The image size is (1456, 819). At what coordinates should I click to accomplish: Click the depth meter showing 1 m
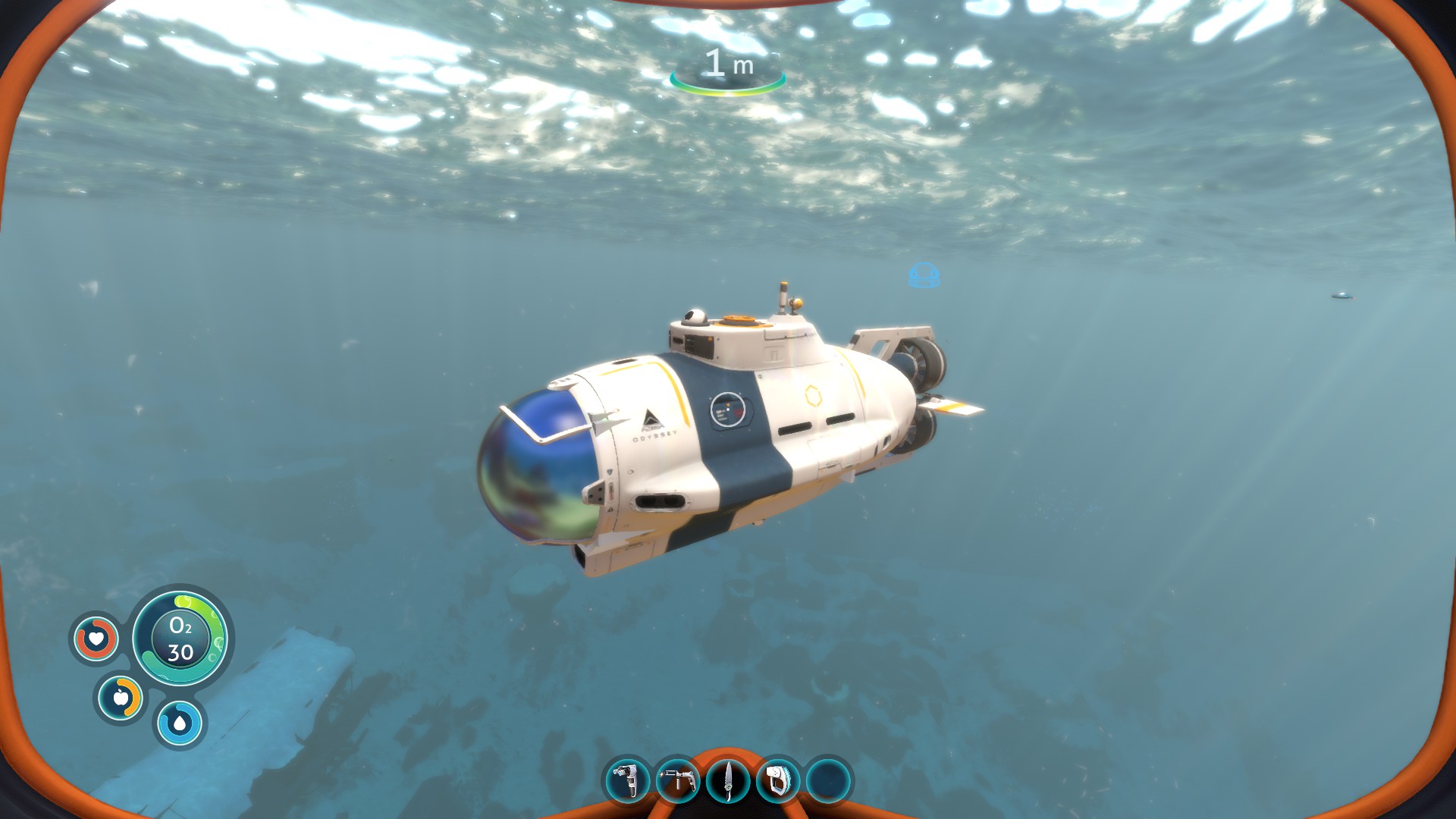[x=730, y=65]
